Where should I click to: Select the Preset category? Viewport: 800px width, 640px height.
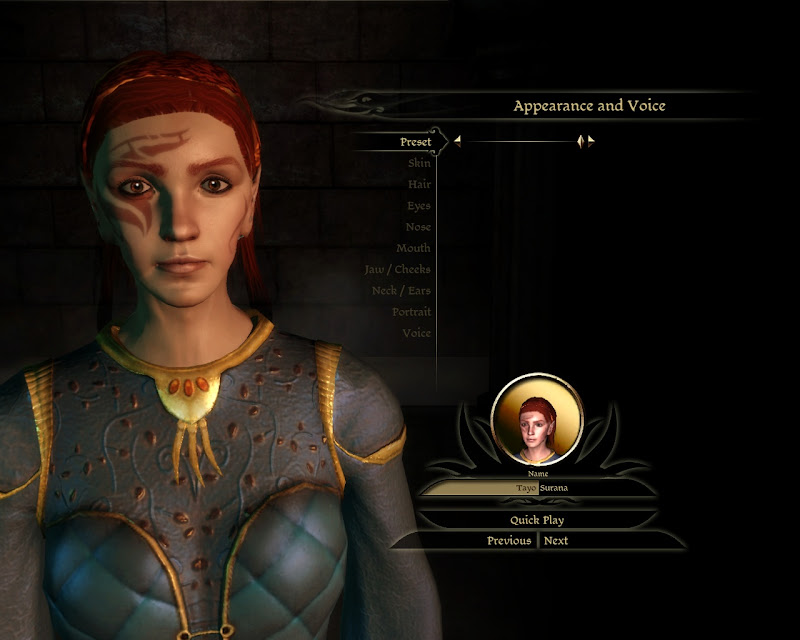point(415,142)
